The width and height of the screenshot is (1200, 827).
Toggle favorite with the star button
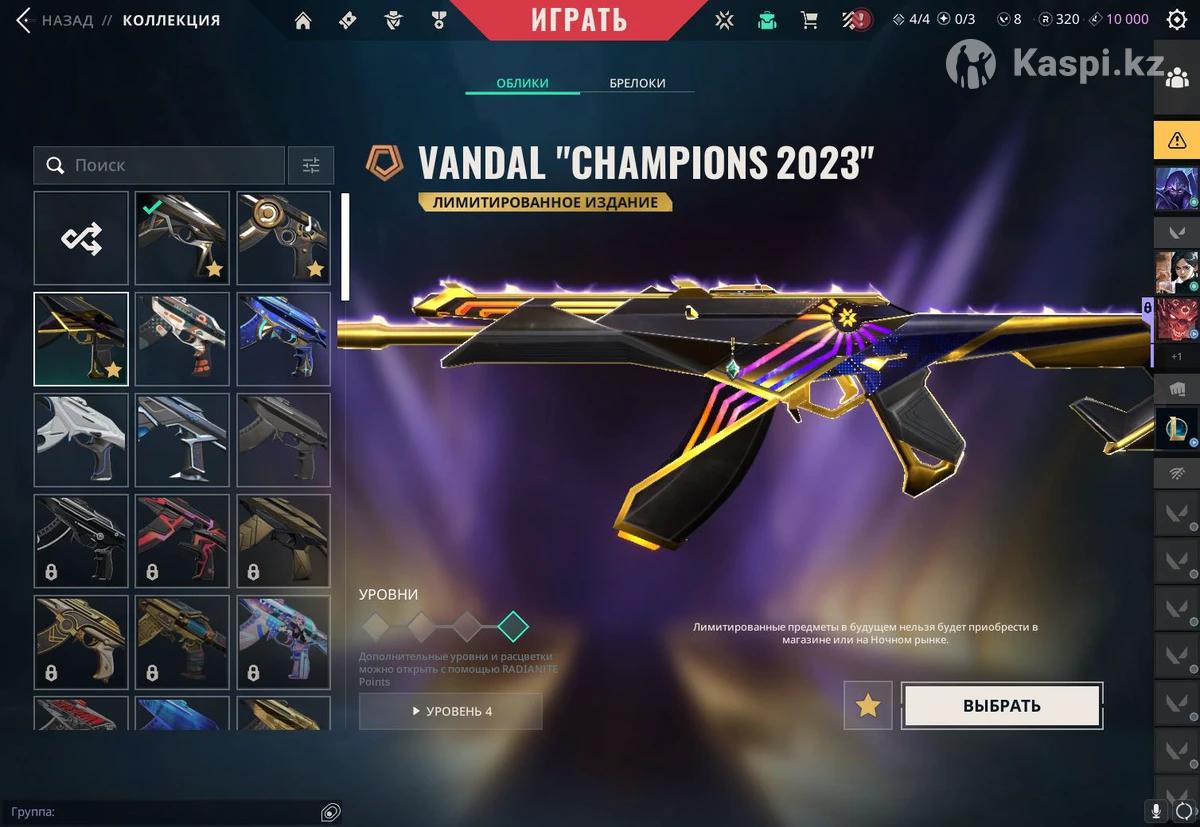click(x=868, y=705)
